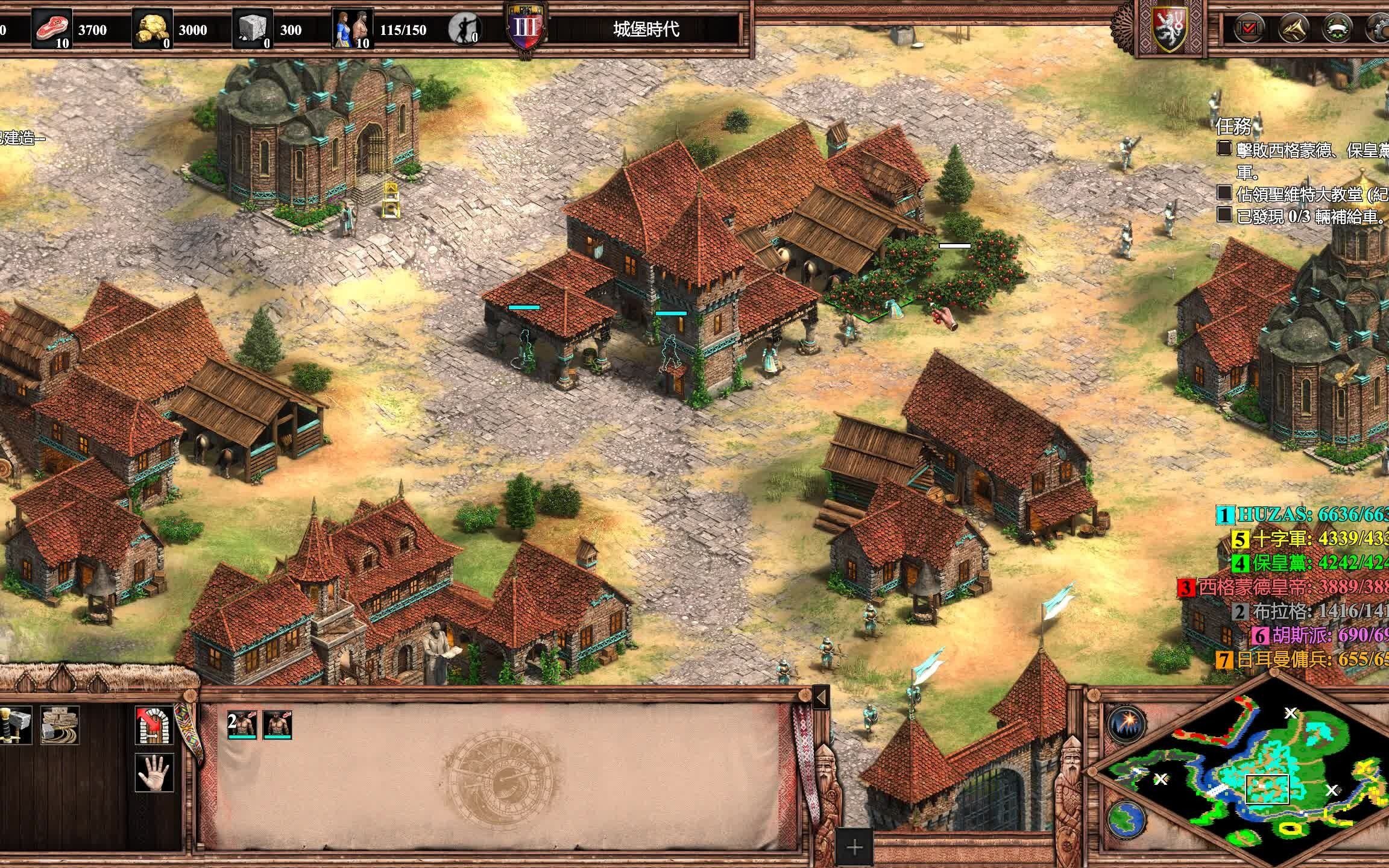Collapse the selection panel with the left arrow
Image resolution: width=1389 pixels, height=868 pixels.
(820, 697)
